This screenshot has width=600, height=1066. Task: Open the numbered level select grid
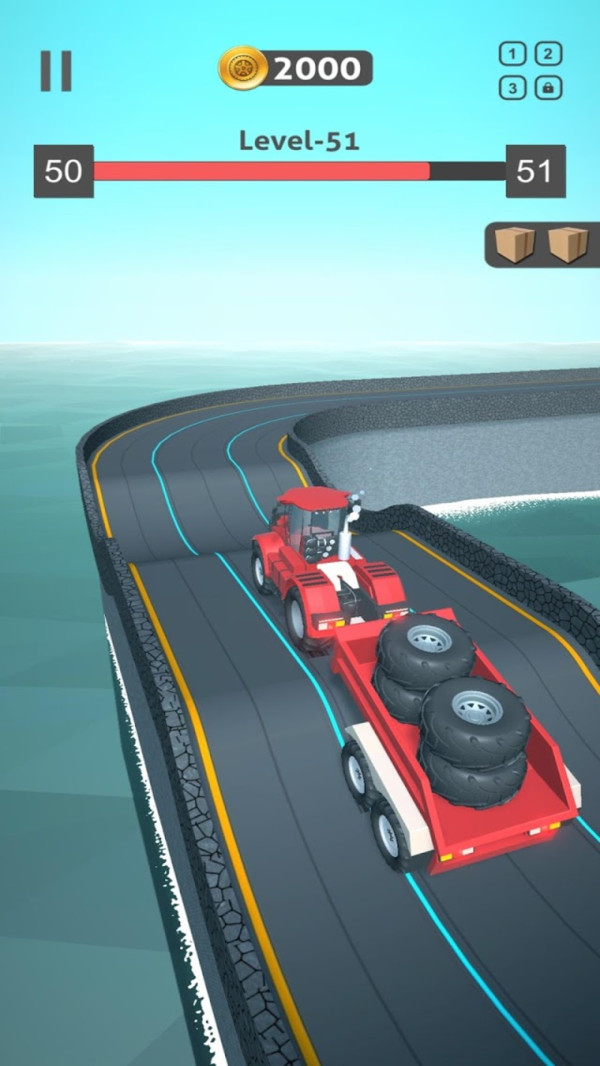point(530,71)
